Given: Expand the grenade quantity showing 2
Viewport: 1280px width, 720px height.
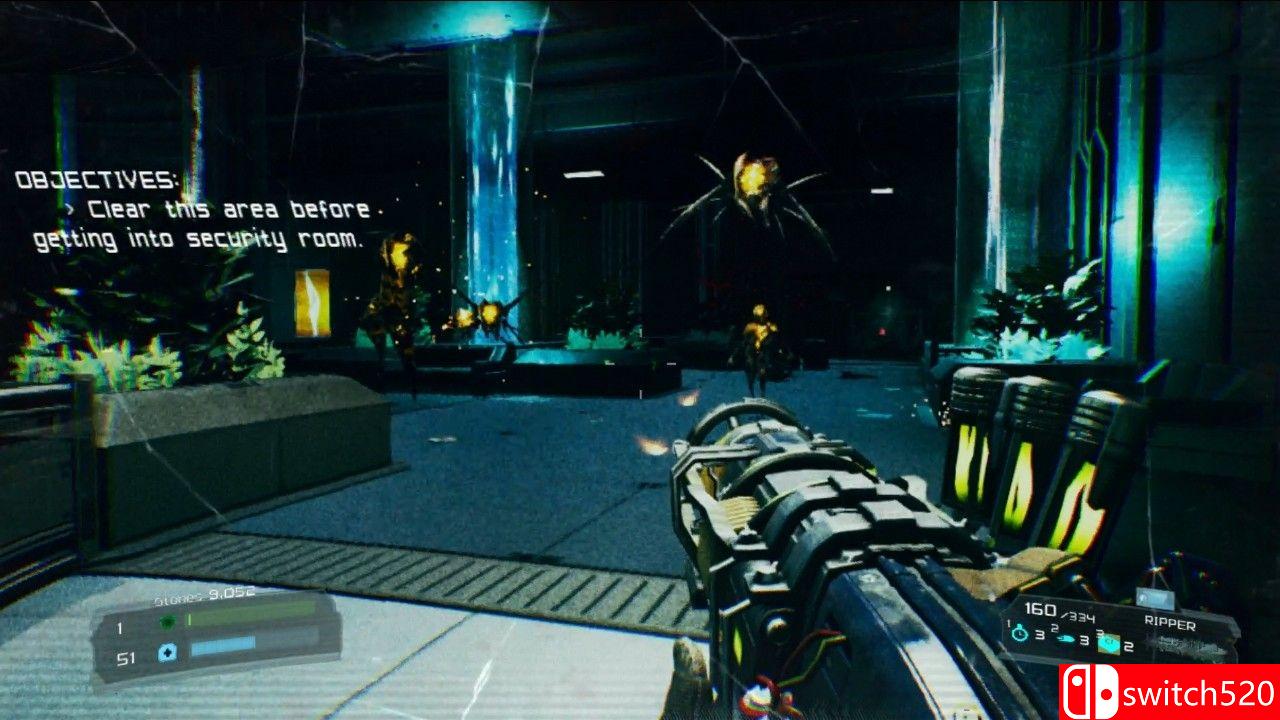Looking at the screenshot, I should coord(1131,646).
